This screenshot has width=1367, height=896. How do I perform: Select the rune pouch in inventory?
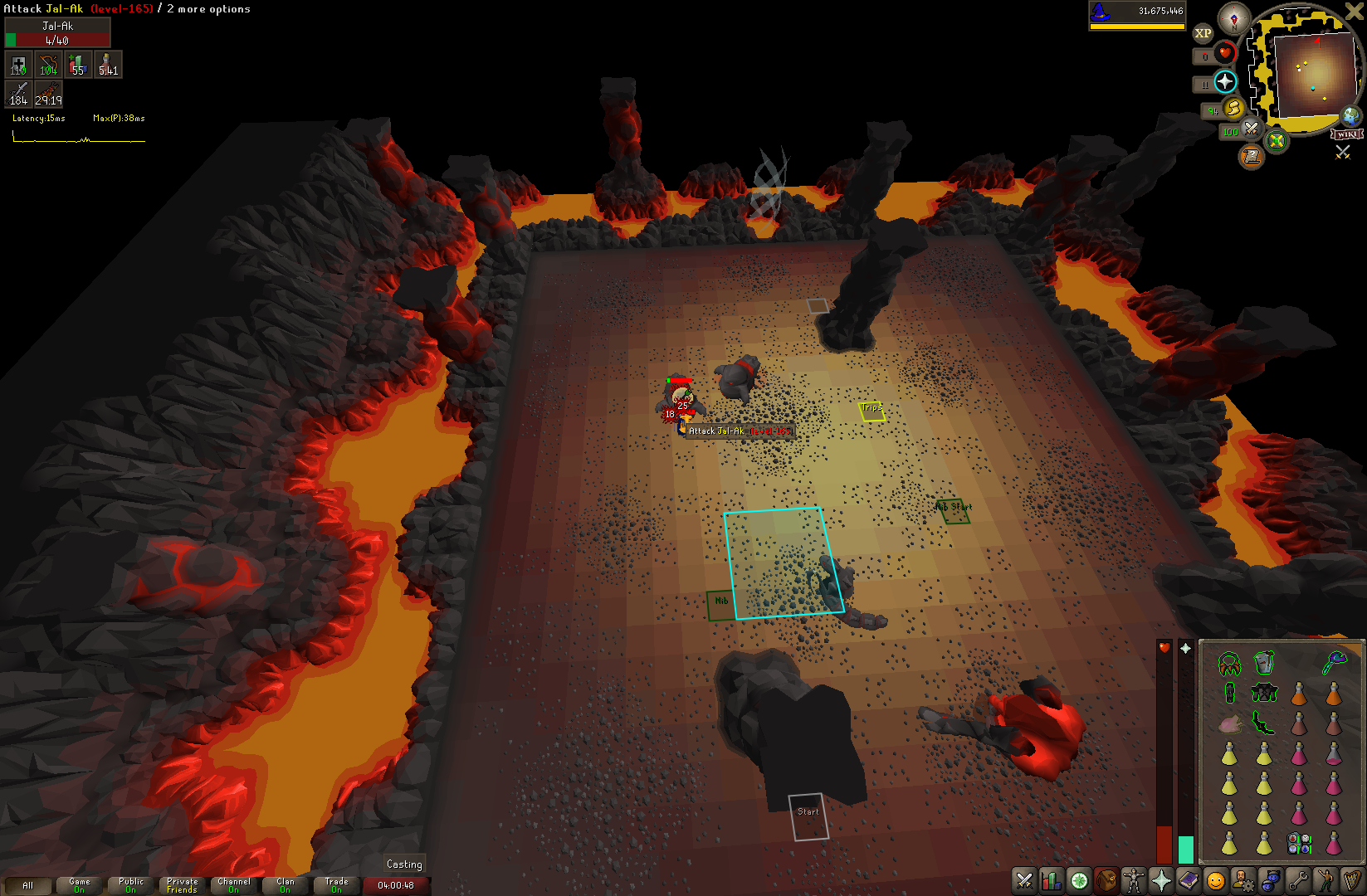(x=1299, y=844)
